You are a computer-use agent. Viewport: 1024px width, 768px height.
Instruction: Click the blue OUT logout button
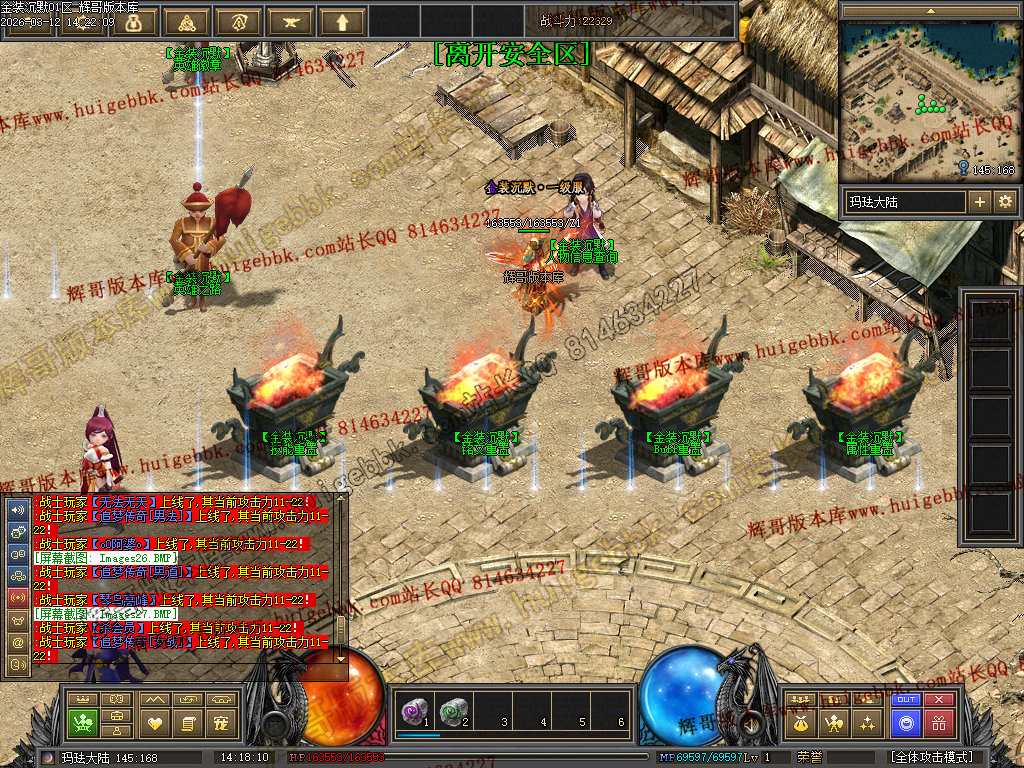pyautogui.click(x=906, y=700)
